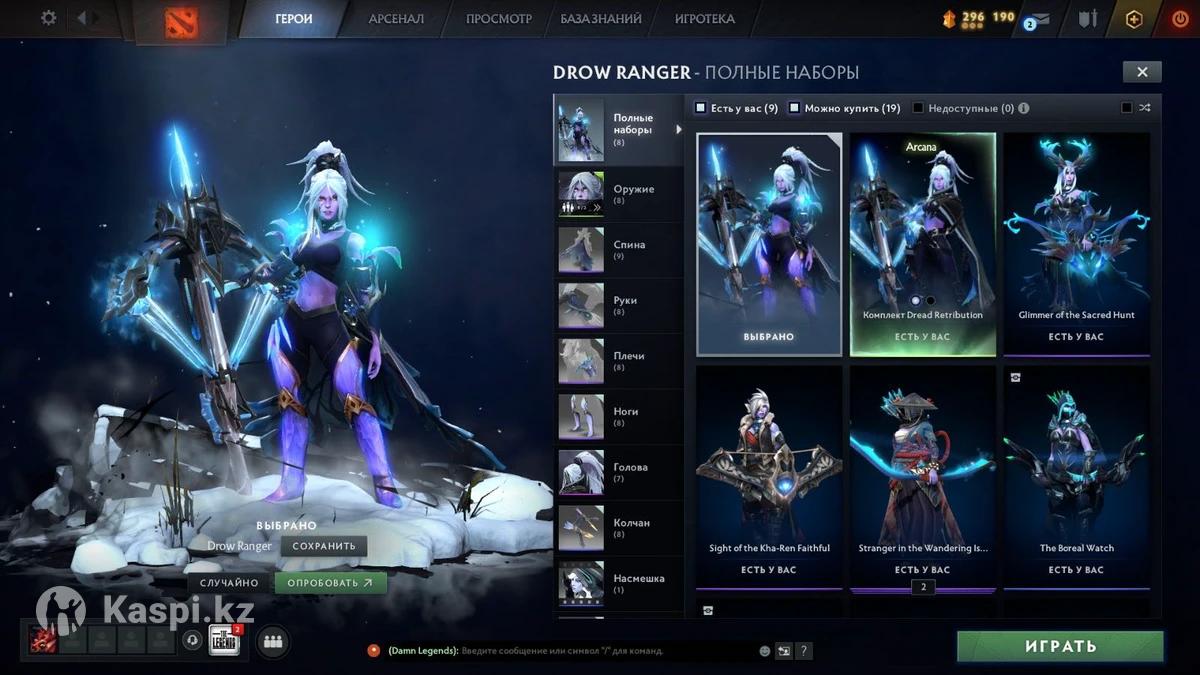This screenshot has width=1200, height=675.
Task: Open the Арсенал tab
Action: click(396, 19)
